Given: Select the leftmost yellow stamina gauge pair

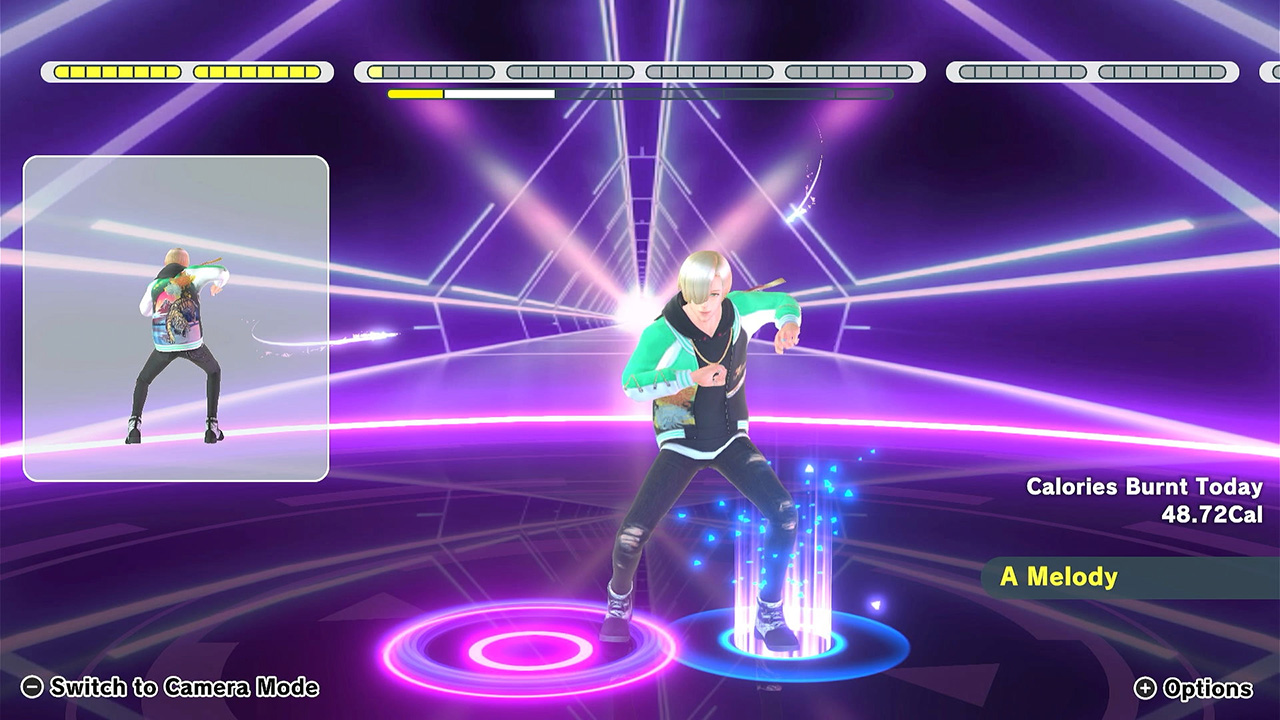Looking at the screenshot, I should [186, 71].
